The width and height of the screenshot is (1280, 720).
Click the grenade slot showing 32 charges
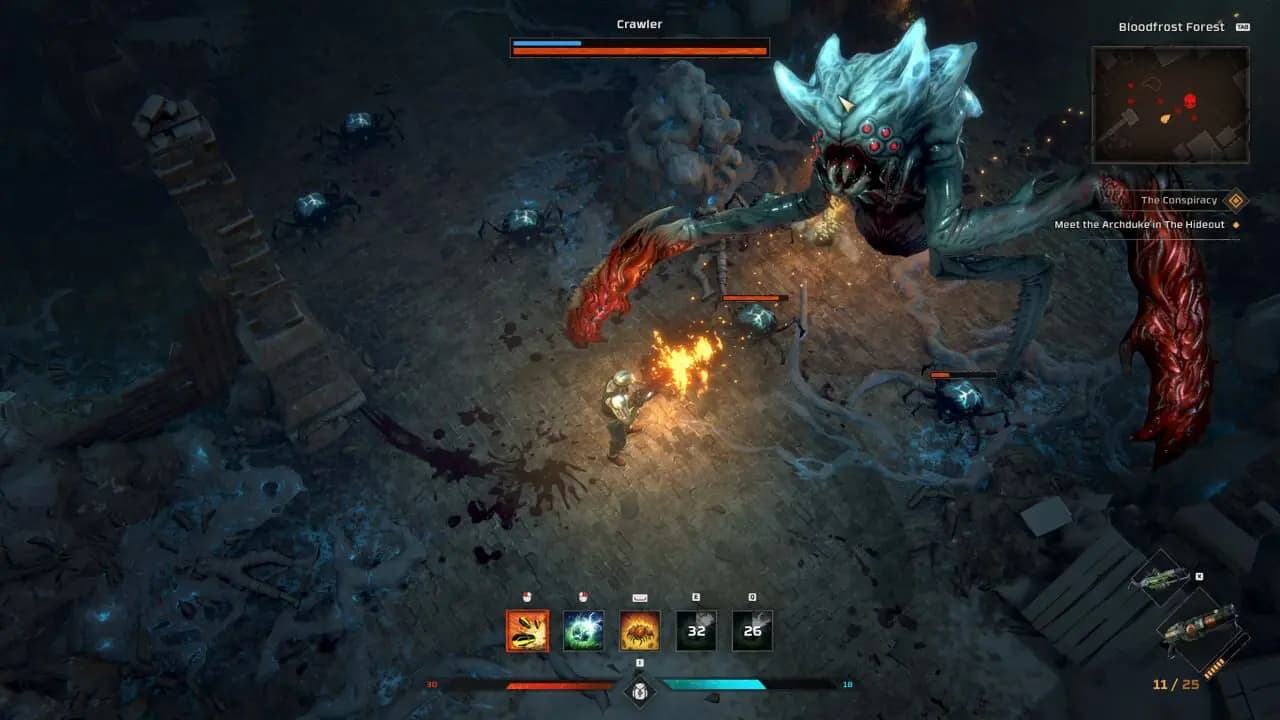coord(696,629)
